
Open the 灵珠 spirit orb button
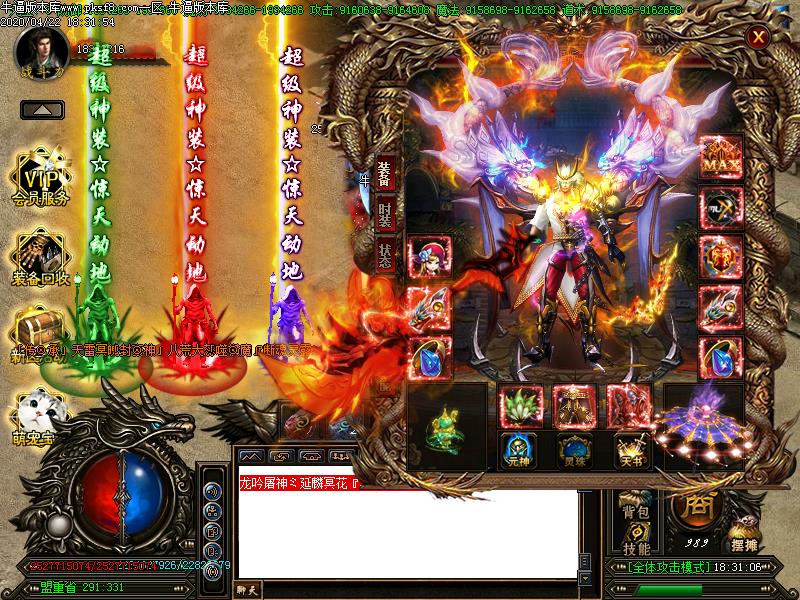(574, 449)
